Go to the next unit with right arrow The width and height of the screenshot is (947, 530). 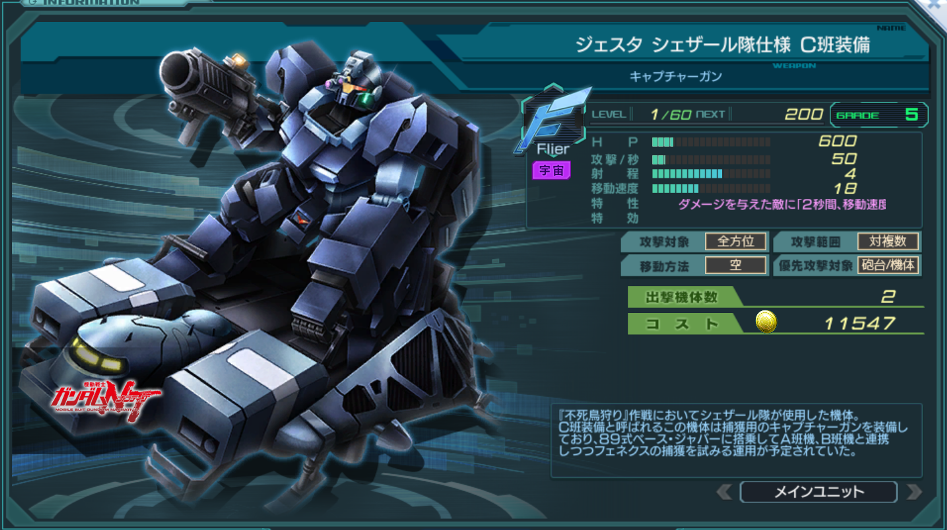point(913,492)
